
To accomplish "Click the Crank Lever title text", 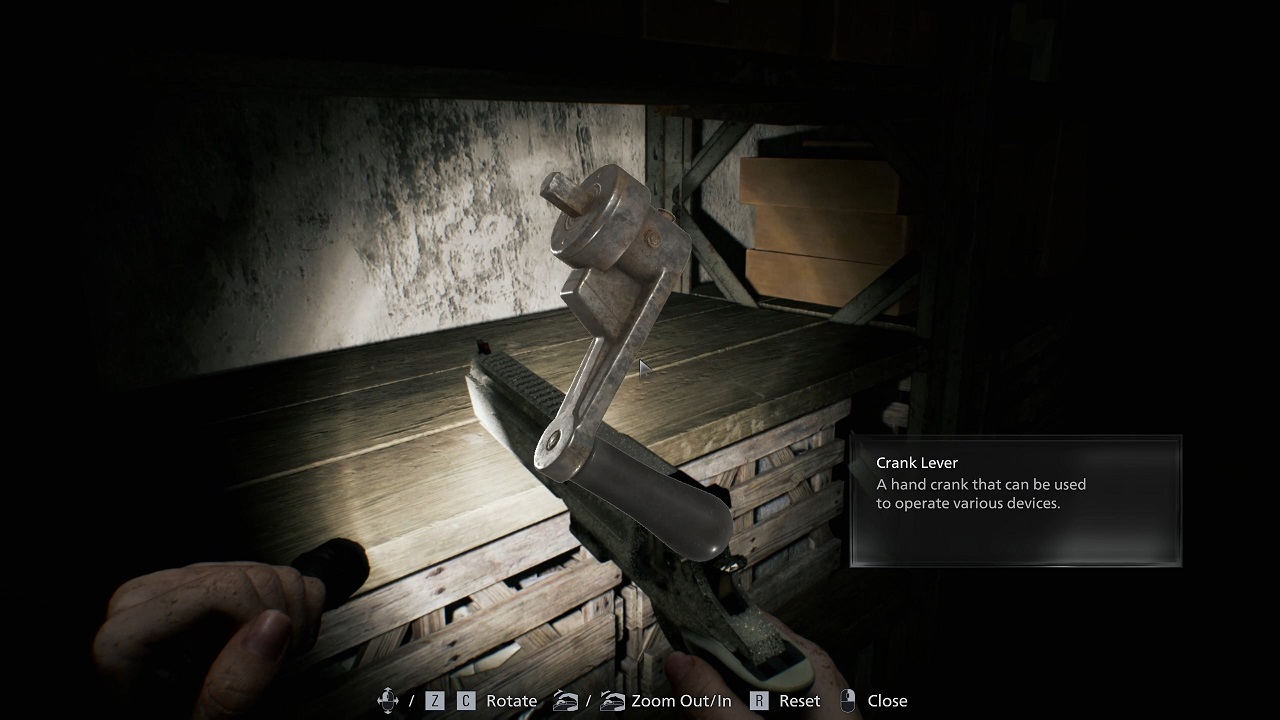I will 917,463.
